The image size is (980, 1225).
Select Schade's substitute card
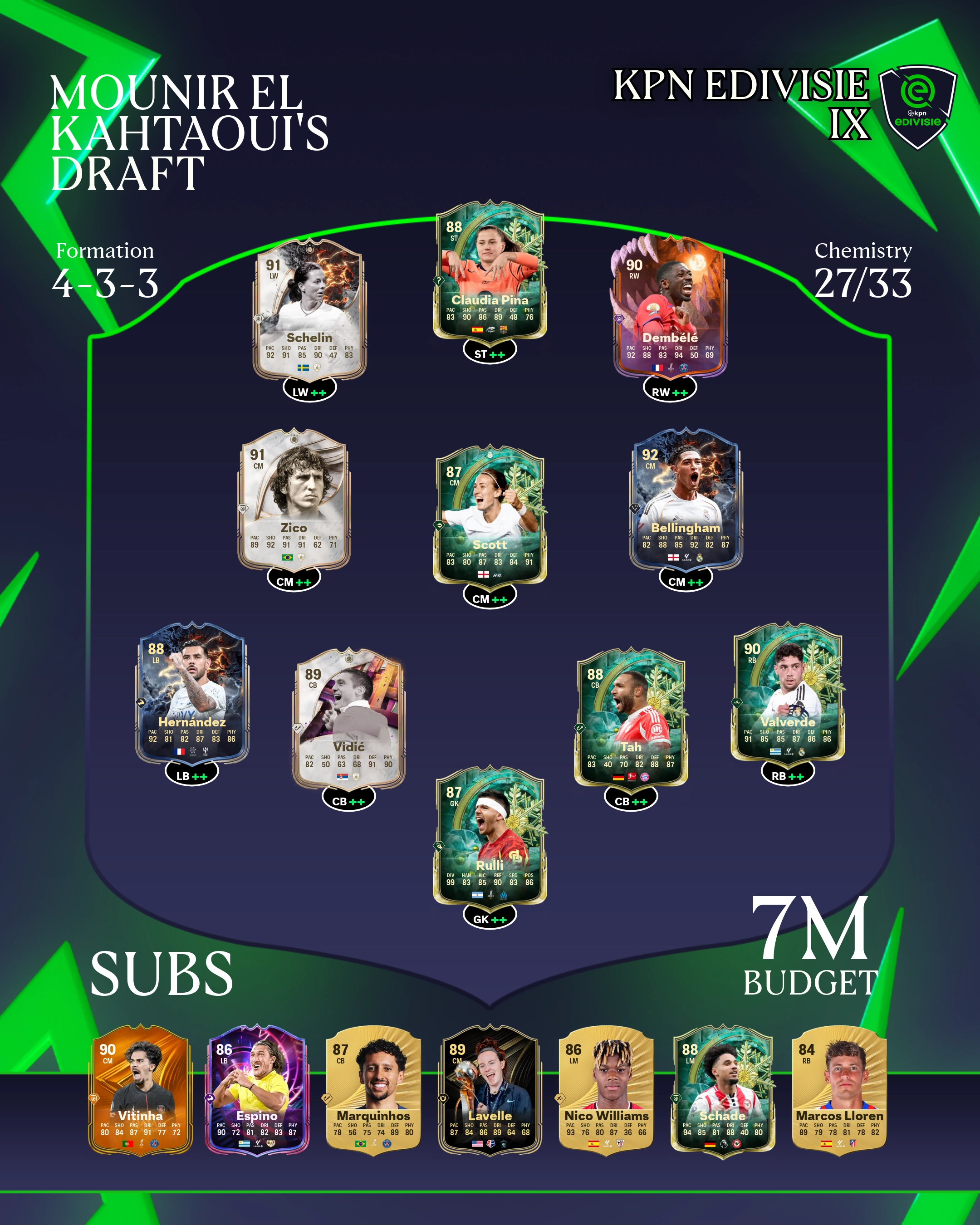pos(723,1091)
